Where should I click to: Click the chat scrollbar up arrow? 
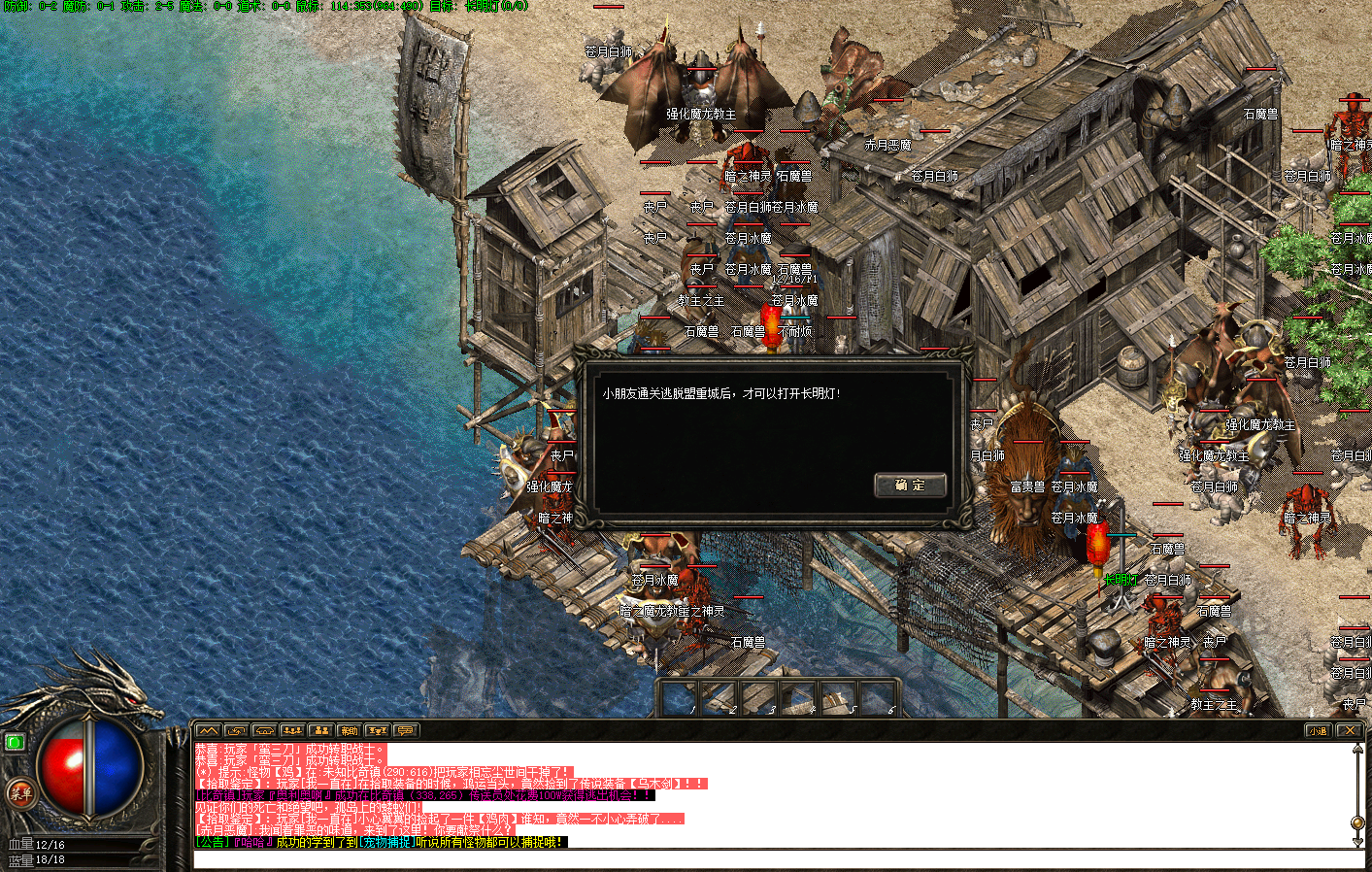1357,749
